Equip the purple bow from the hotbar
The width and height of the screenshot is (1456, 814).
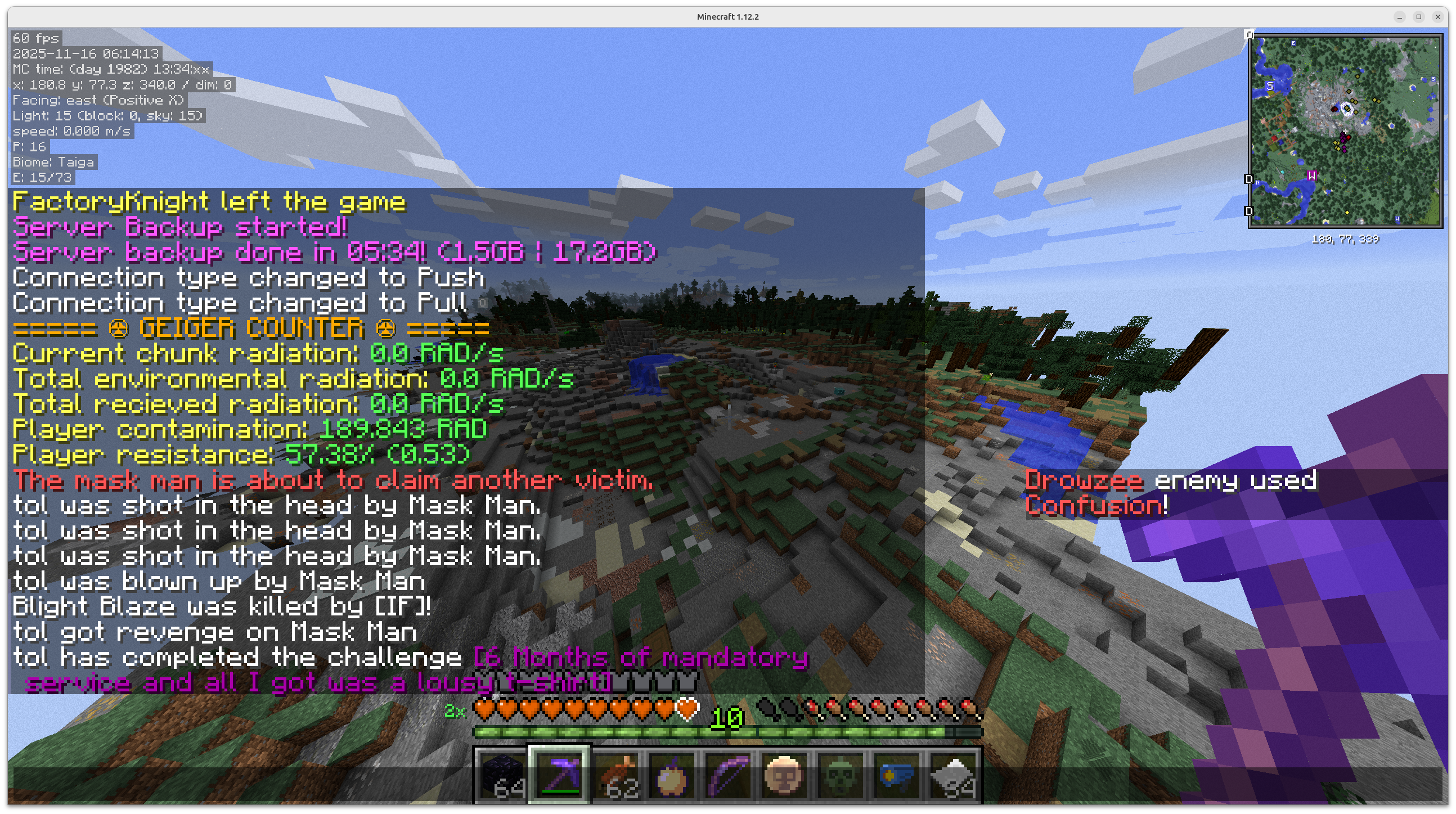point(728,775)
